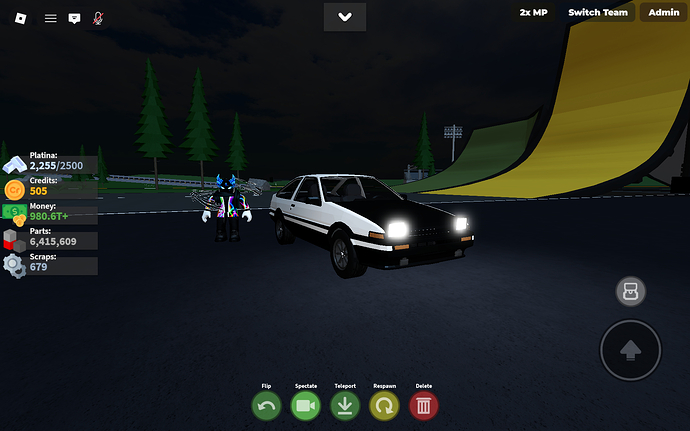
Task: Open the Switch Team option
Action: 598,12
